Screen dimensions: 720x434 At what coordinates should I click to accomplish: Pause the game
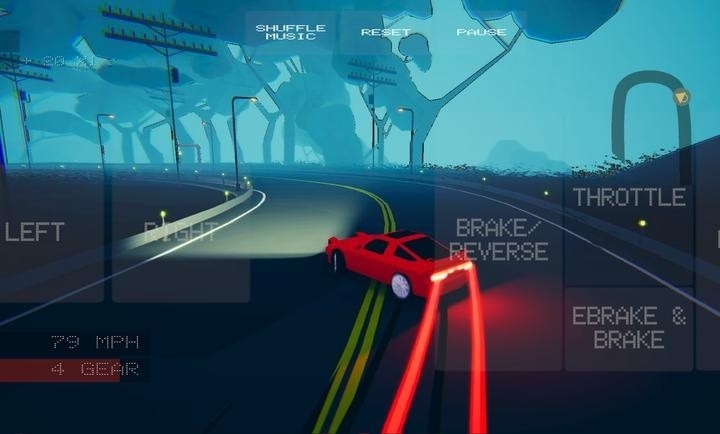[x=481, y=32]
